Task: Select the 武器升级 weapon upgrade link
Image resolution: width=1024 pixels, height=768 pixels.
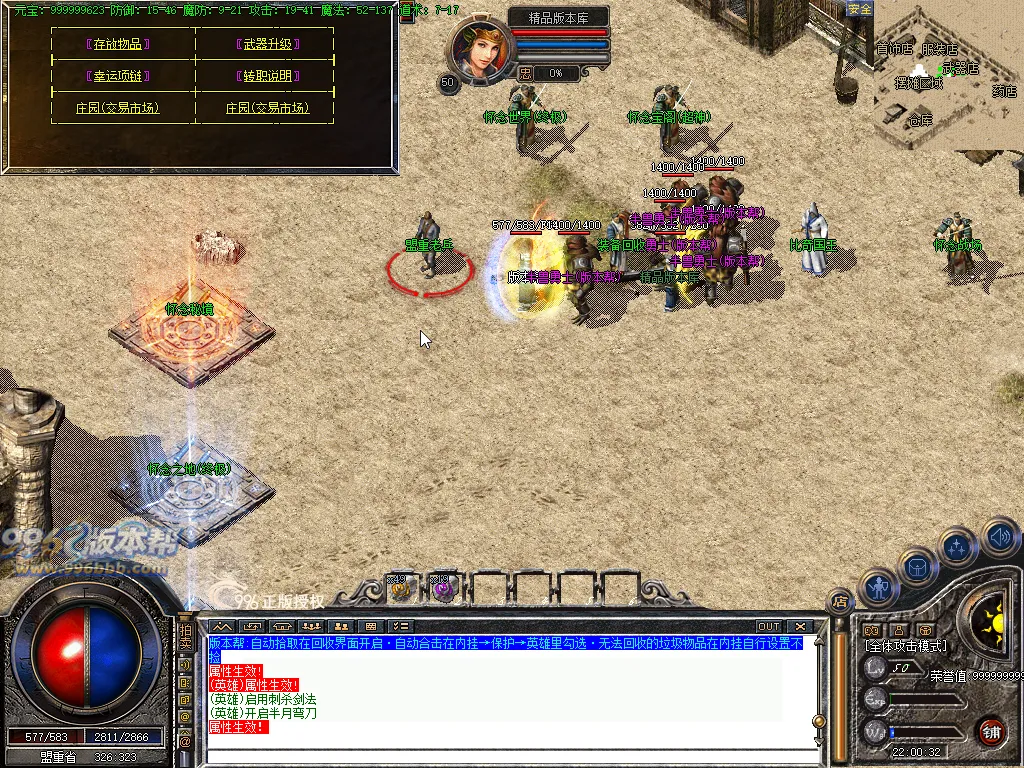Action: 271,45
